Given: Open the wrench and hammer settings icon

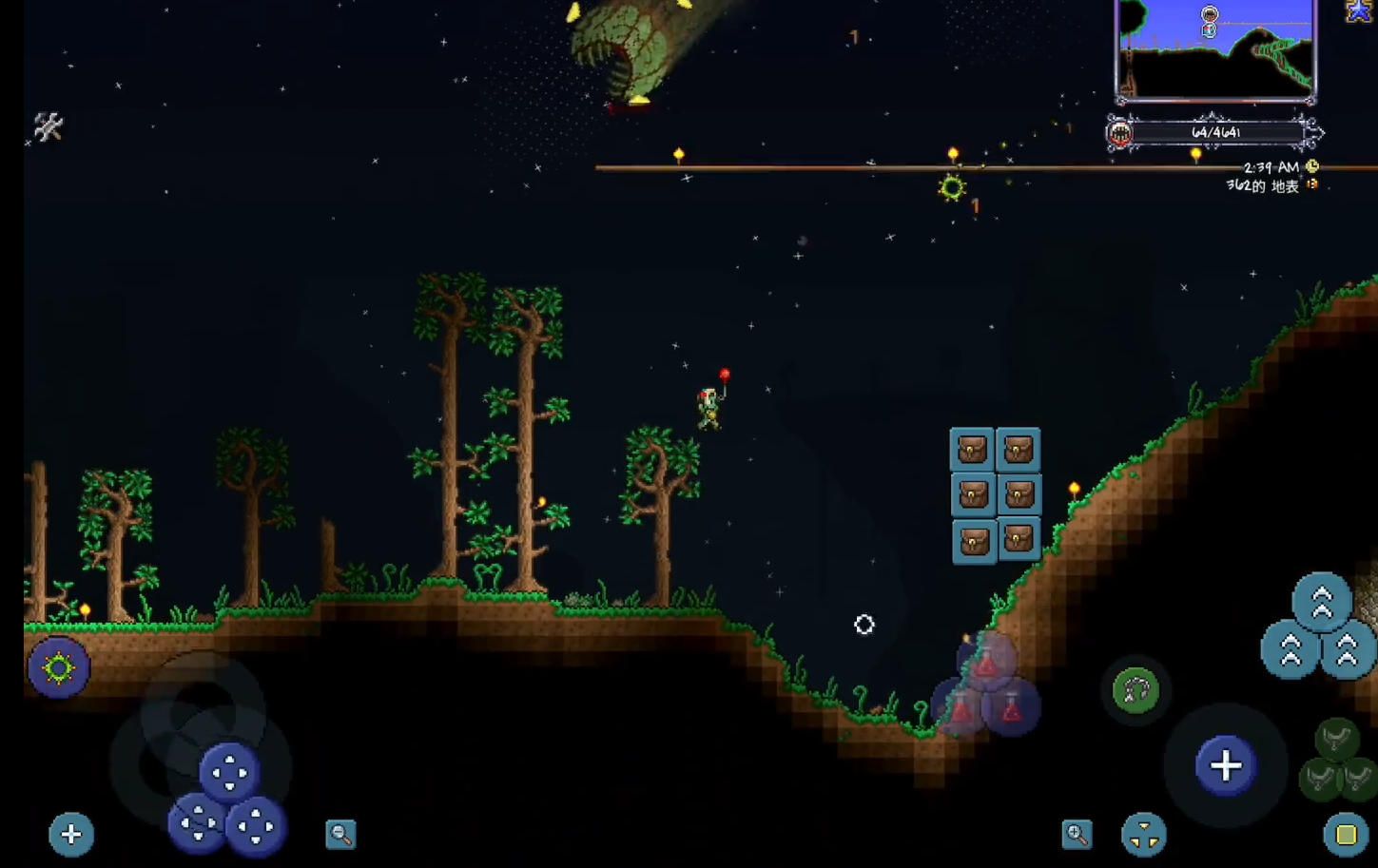Looking at the screenshot, I should pos(48,126).
